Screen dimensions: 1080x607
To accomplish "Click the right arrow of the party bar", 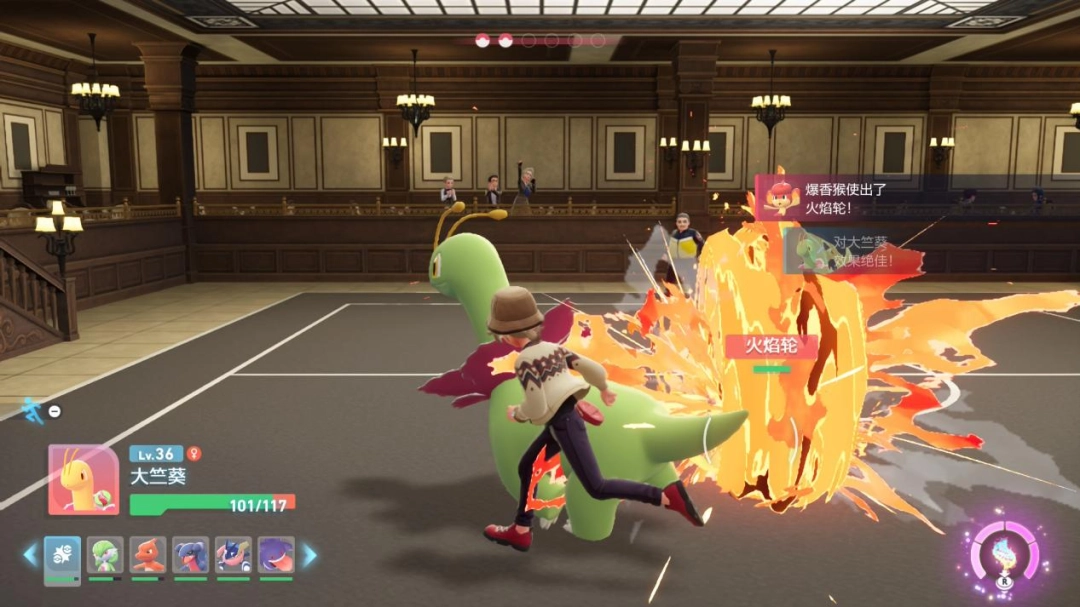I will click(310, 555).
